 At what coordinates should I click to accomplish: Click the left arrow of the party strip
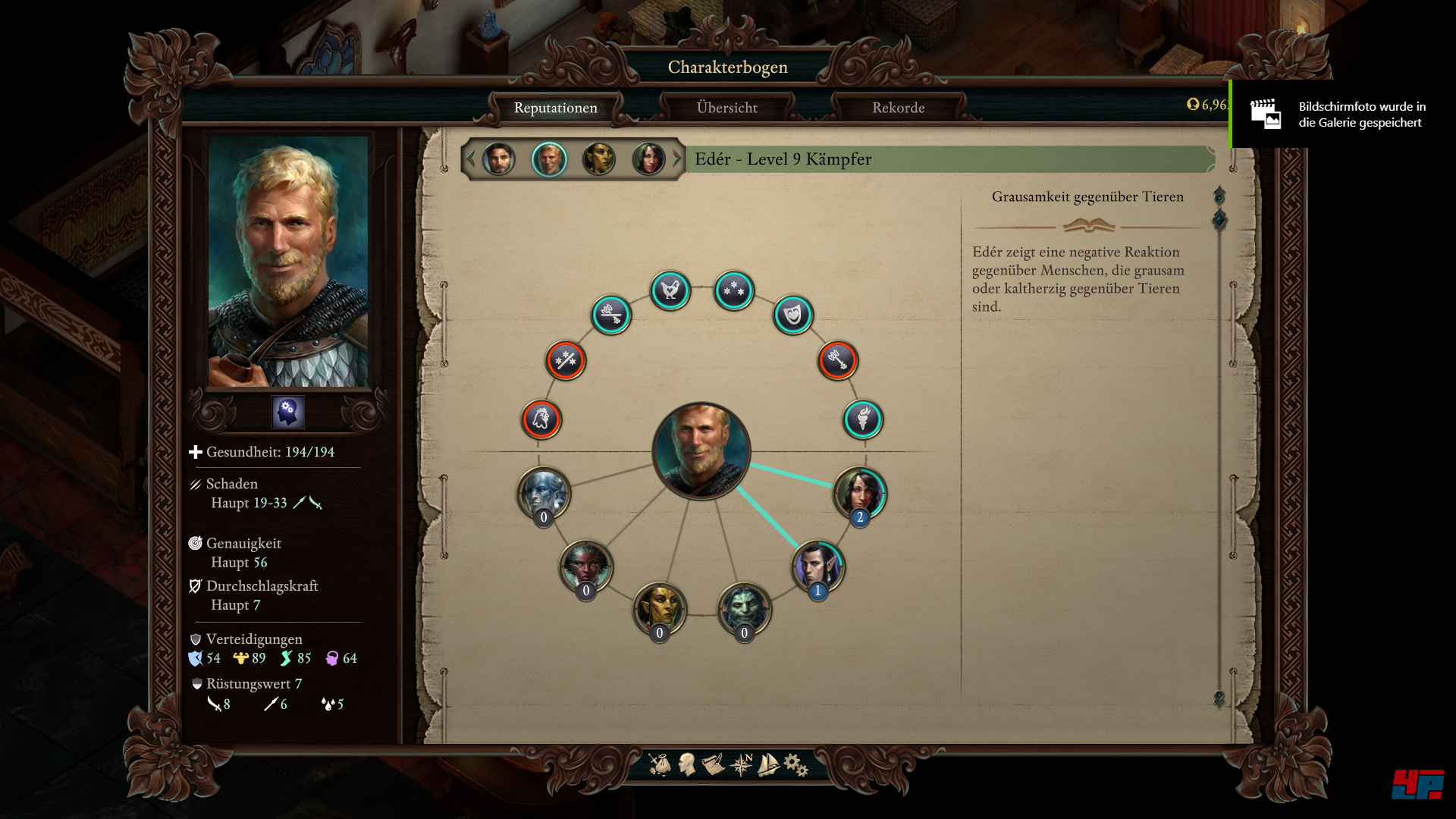pos(470,159)
